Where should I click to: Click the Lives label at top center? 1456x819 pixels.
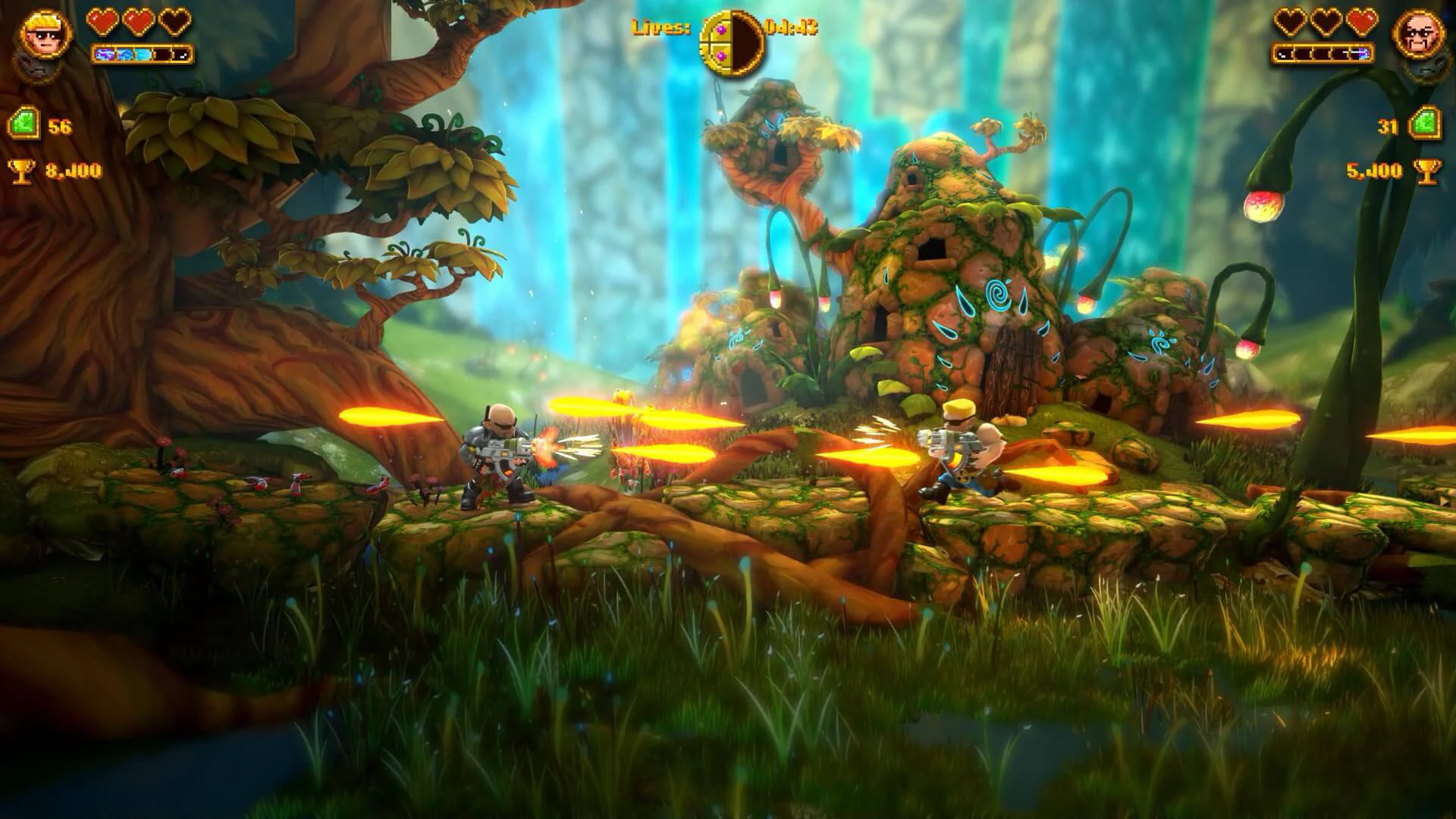(658, 28)
